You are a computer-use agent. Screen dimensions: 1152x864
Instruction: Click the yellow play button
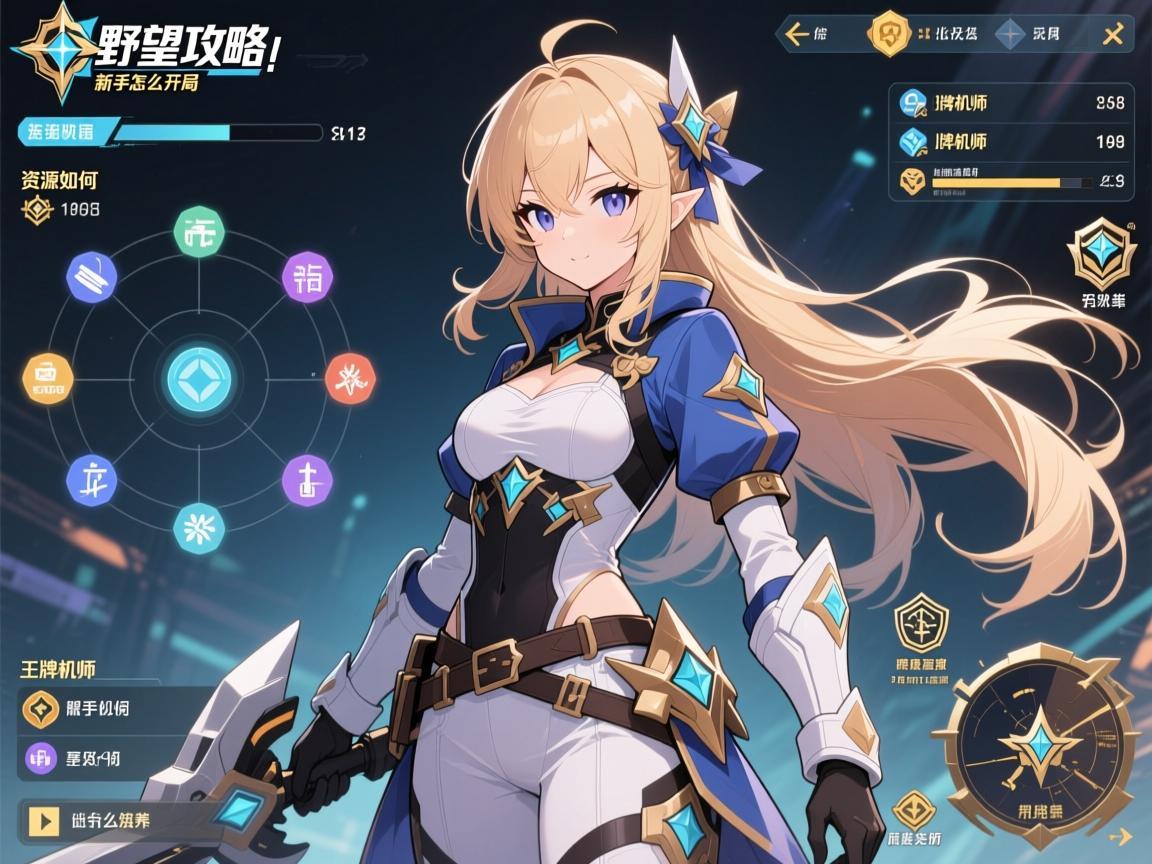[x=43, y=820]
